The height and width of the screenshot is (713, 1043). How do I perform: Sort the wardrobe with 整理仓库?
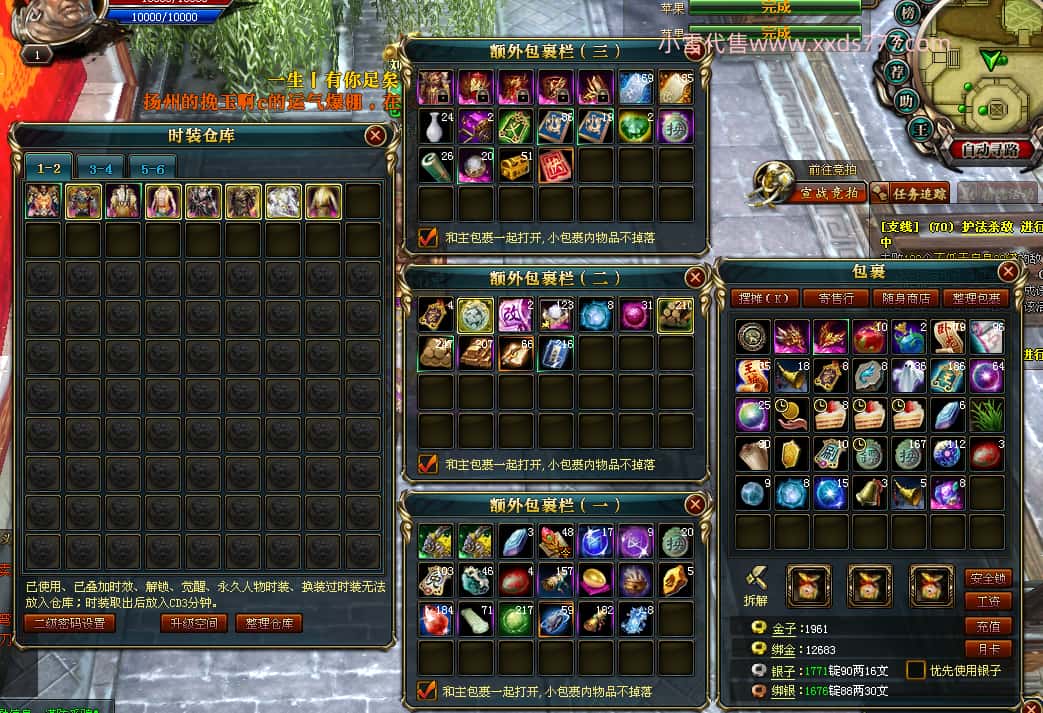(x=268, y=623)
